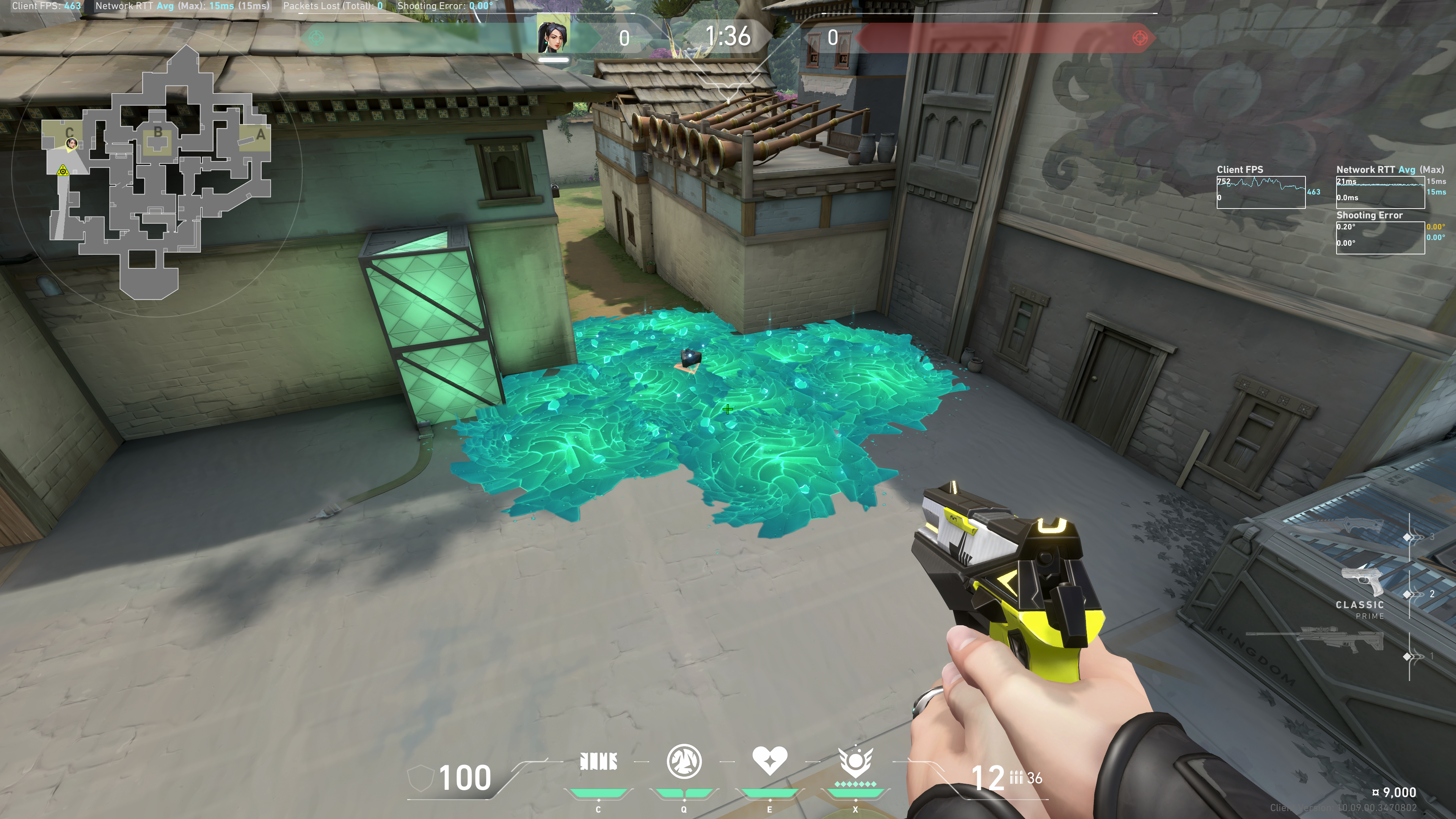Activate the Healing Orb heart ability
Viewport: 1456px width, 819px height.
tap(769, 761)
